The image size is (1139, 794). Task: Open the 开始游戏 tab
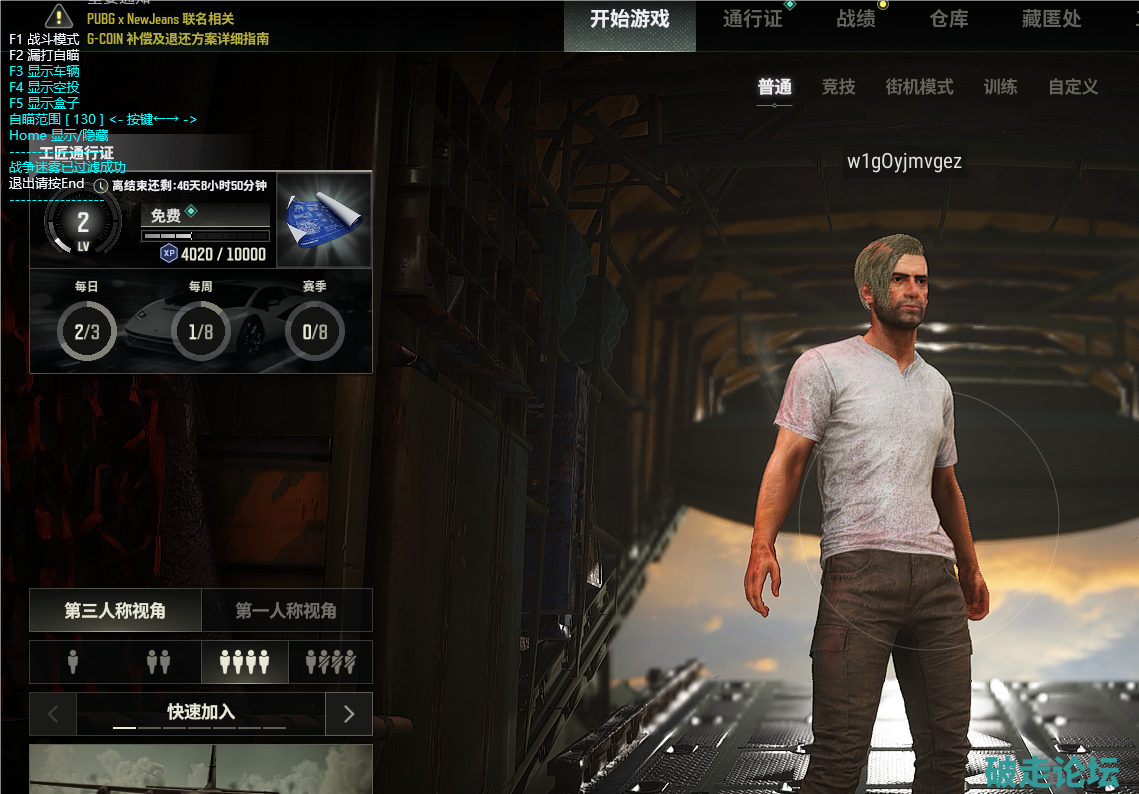tap(629, 19)
